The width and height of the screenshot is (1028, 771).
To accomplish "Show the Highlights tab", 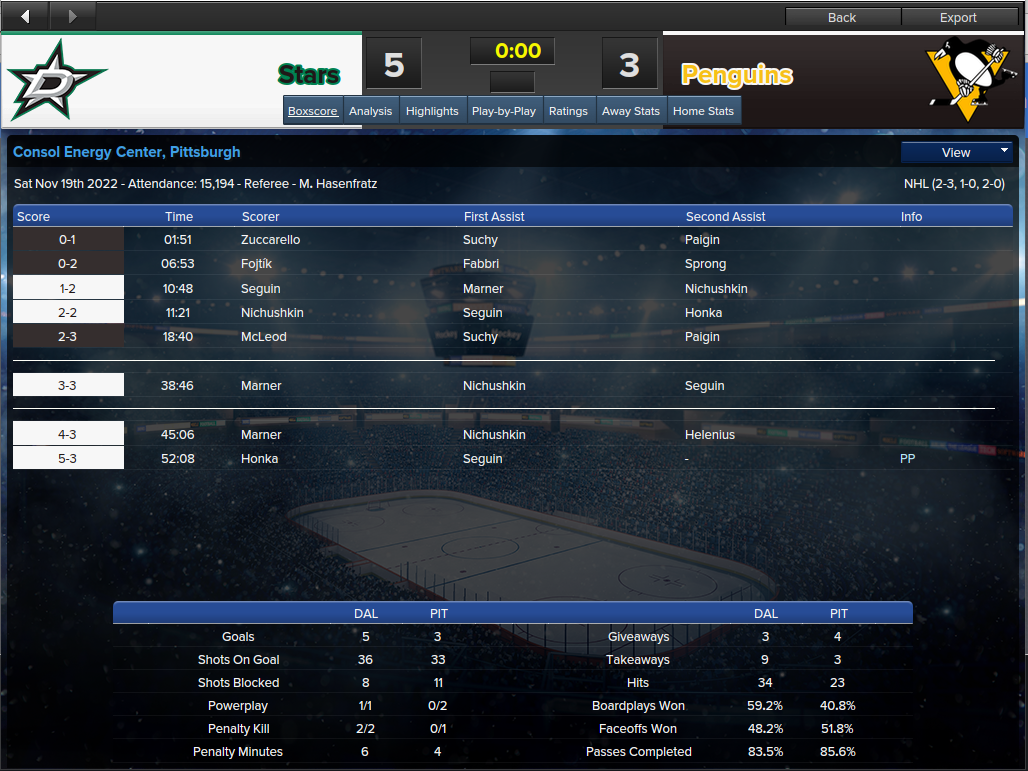I will (432, 111).
